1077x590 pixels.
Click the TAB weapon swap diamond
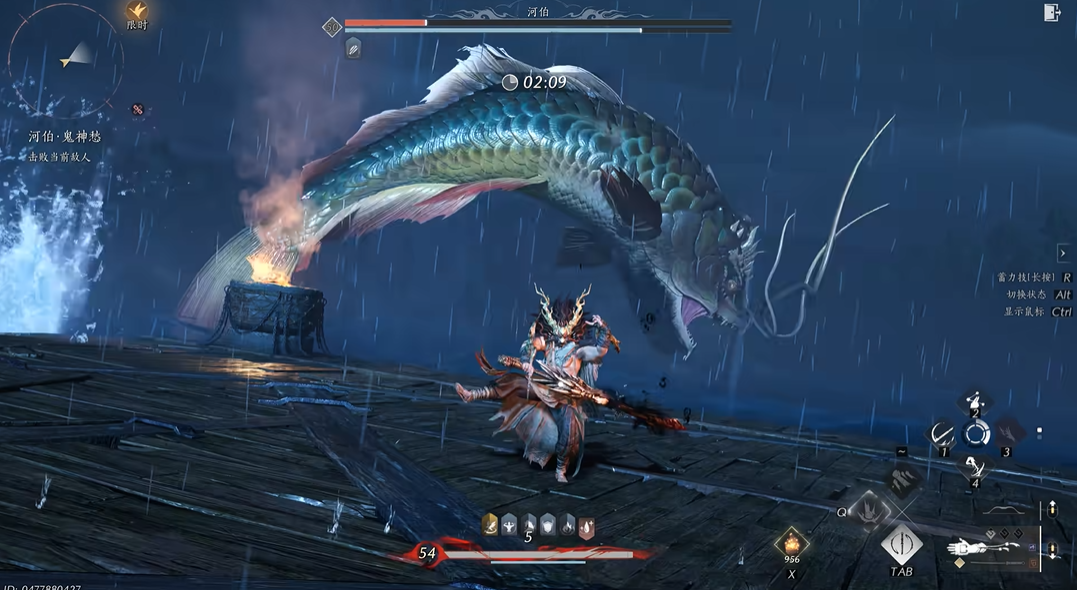[x=902, y=546]
